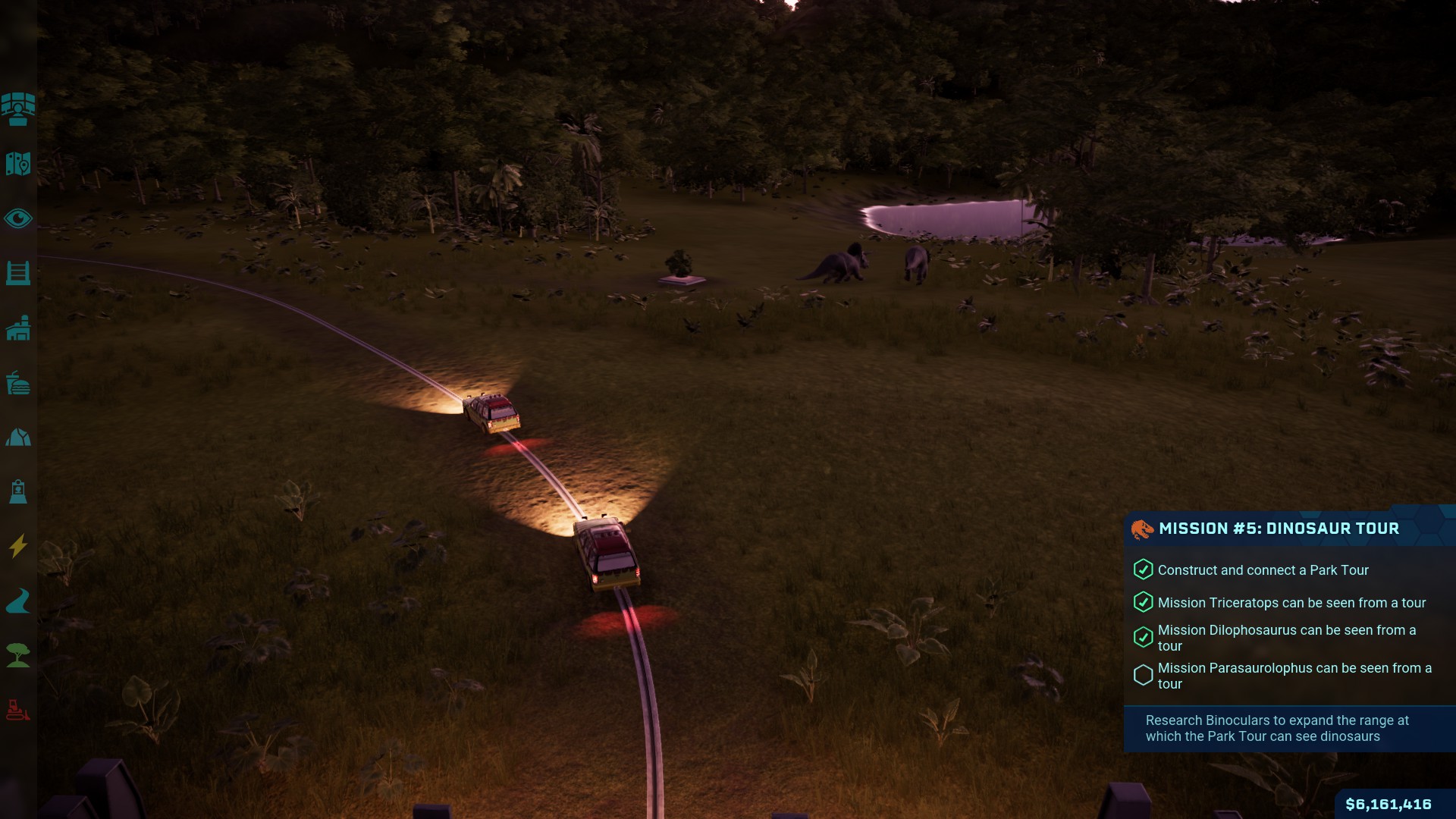Open the factory operations building menu
The width and height of the screenshot is (1456, 819).
[x=18, y=328]
